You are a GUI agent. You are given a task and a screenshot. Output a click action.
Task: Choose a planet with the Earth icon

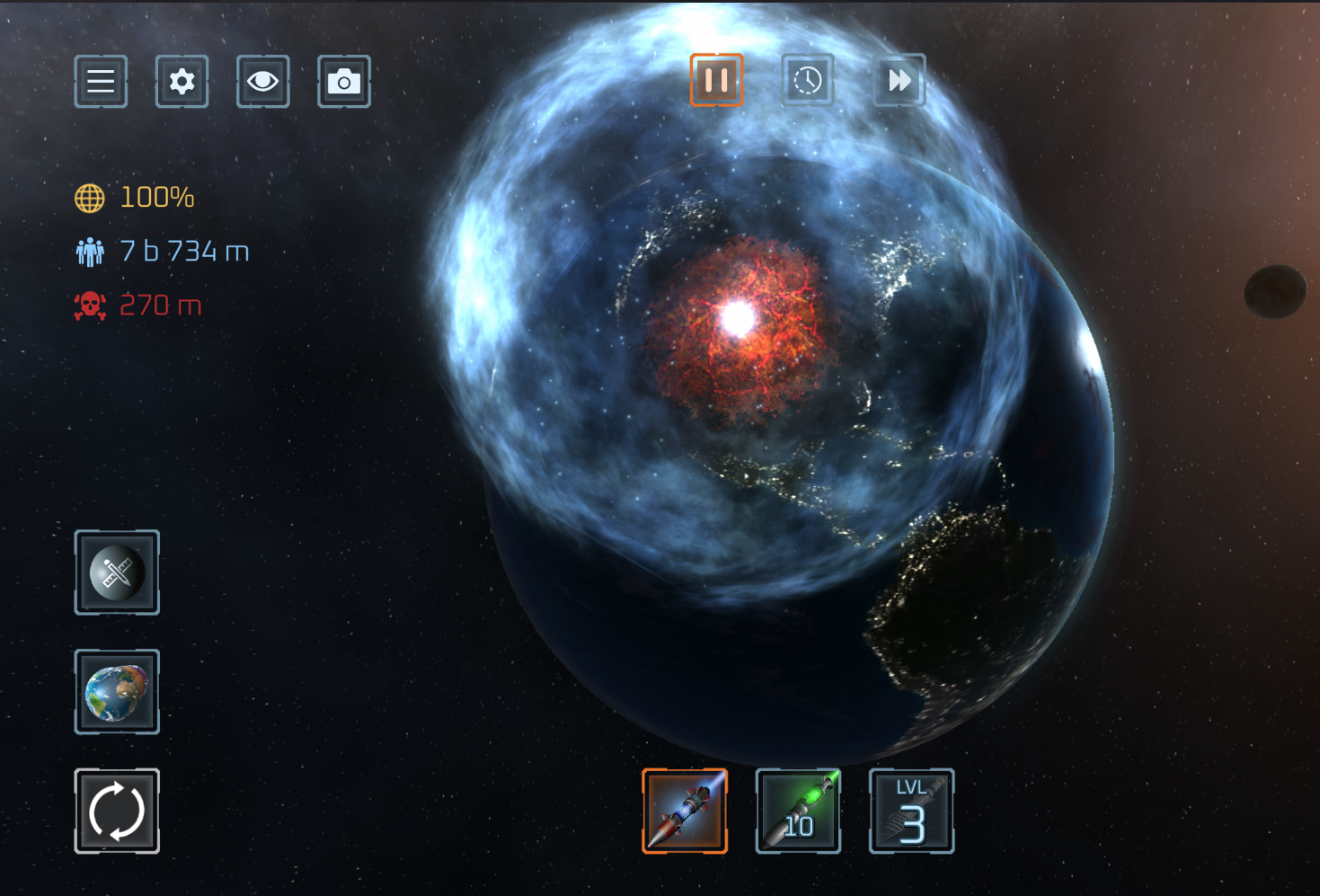coord(117,692)
